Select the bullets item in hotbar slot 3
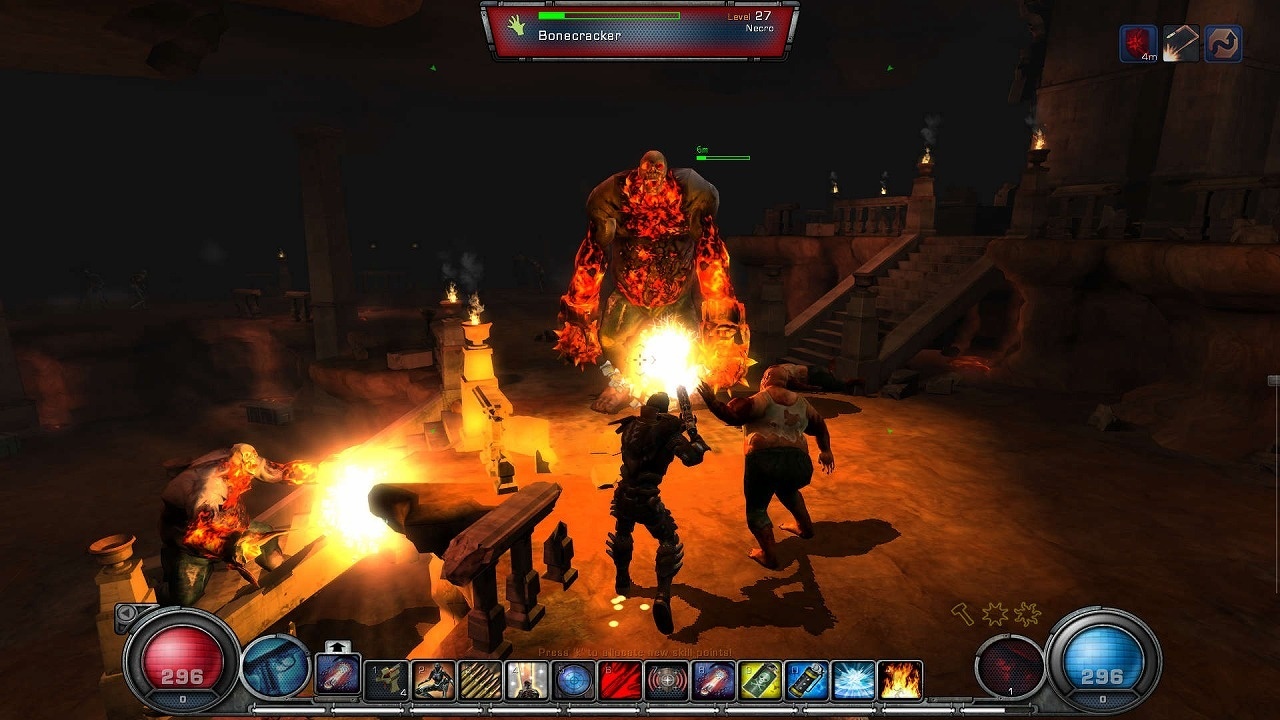The height and width of the screenshot is (720, 1280). pos(481,680)
